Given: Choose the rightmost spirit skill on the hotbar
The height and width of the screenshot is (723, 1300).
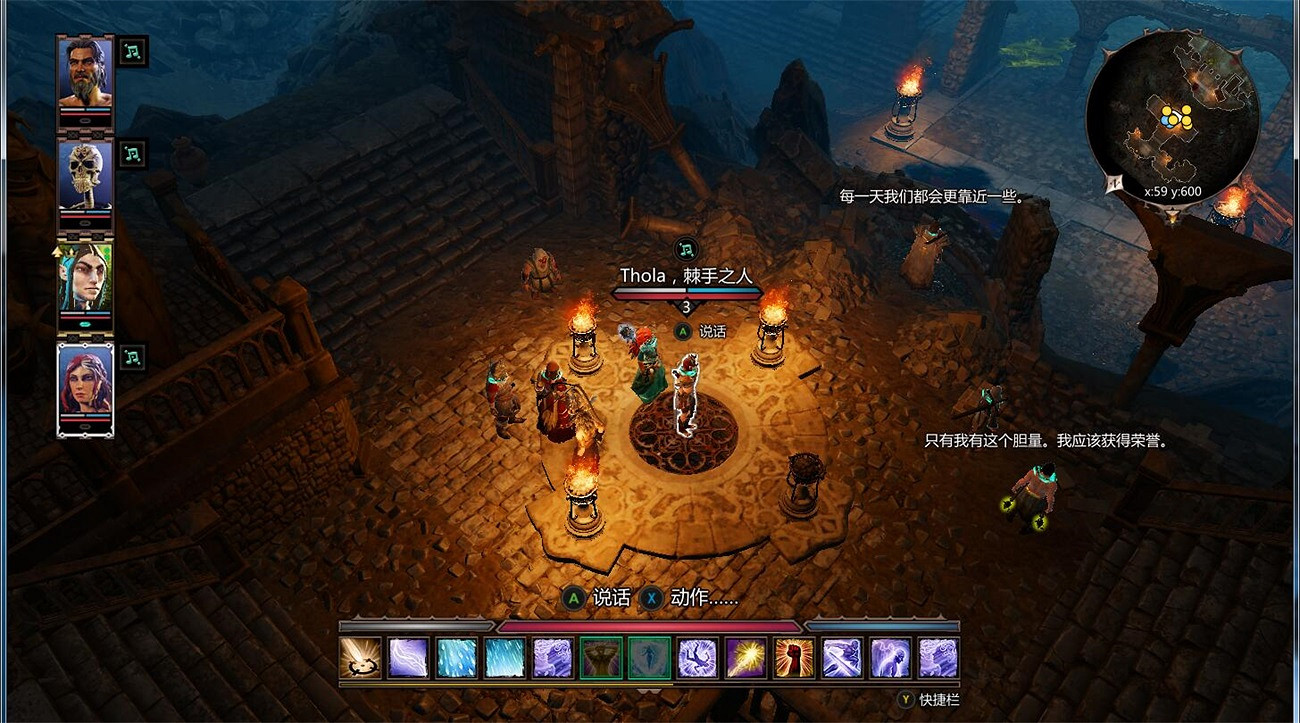Looking at the screenshot, I should [x=938, y=657].
